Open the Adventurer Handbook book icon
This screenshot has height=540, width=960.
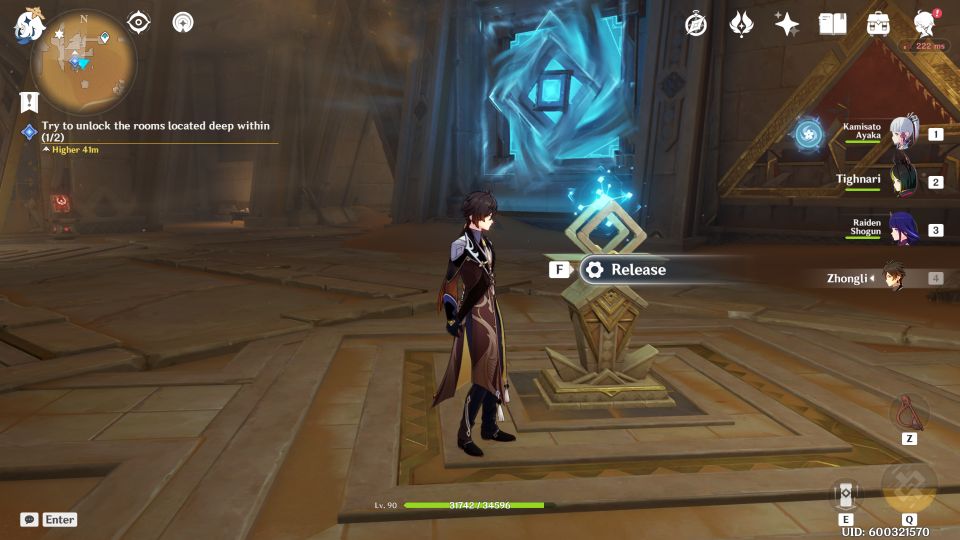pyautogui.click(x=832, y=24)
